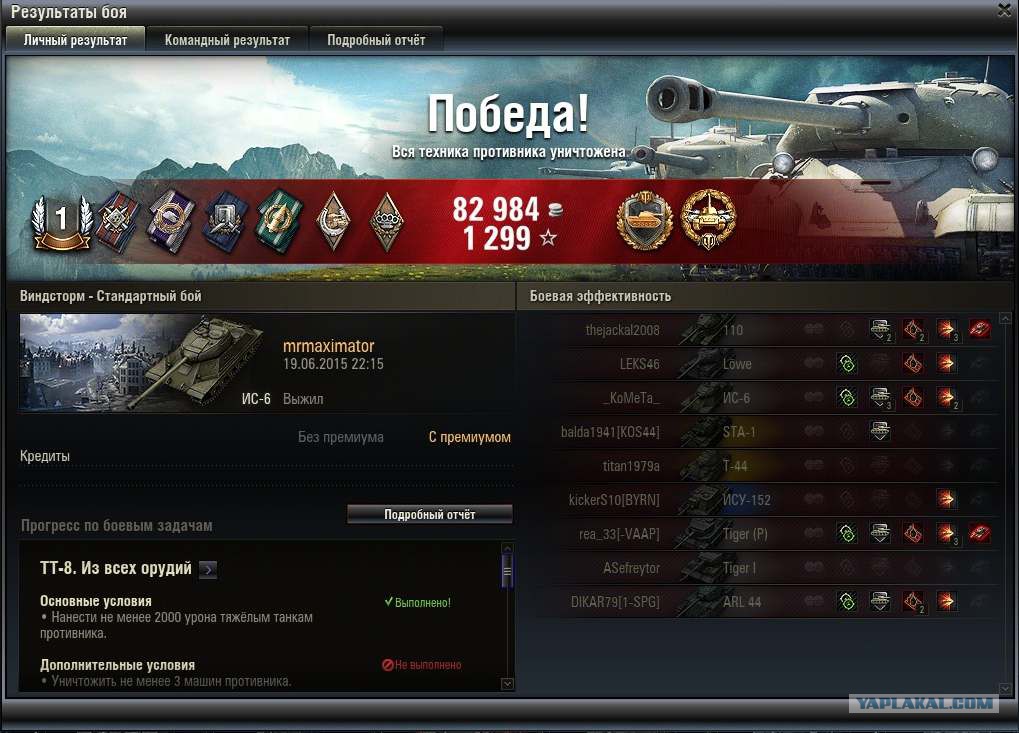Click the rank 1 laurel medal

(60, 220)
